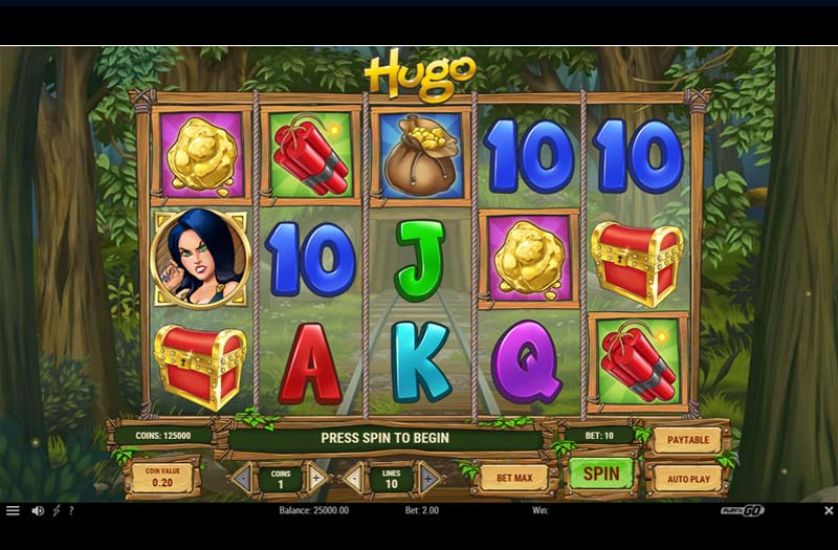
Task: Select Bet Max
Action: pyautogui.click(x=514, y=478)
